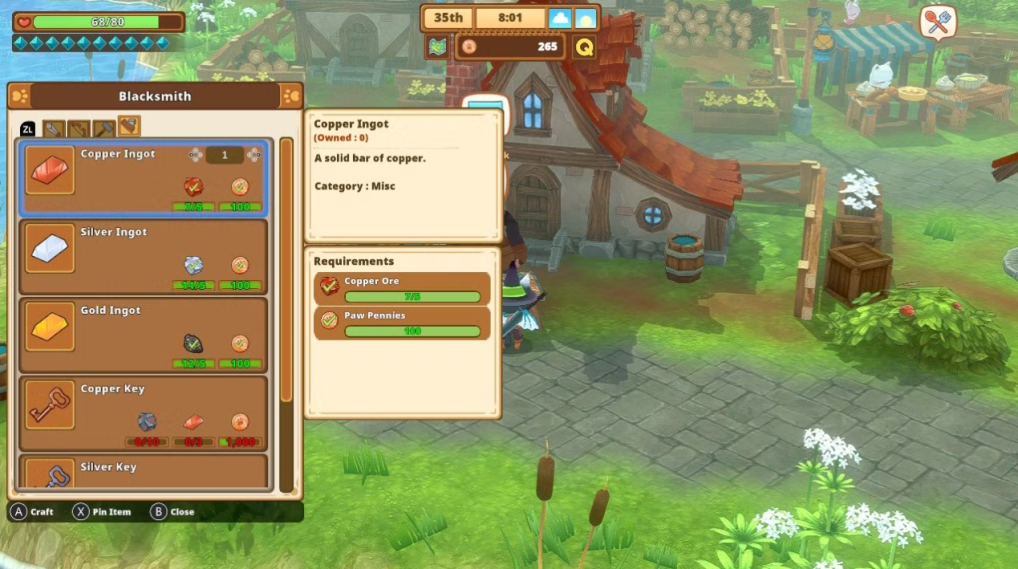Image resolution: width=1018 pixels, height=569 pixels.
Task: Open the green map icon
Action: 437,46
